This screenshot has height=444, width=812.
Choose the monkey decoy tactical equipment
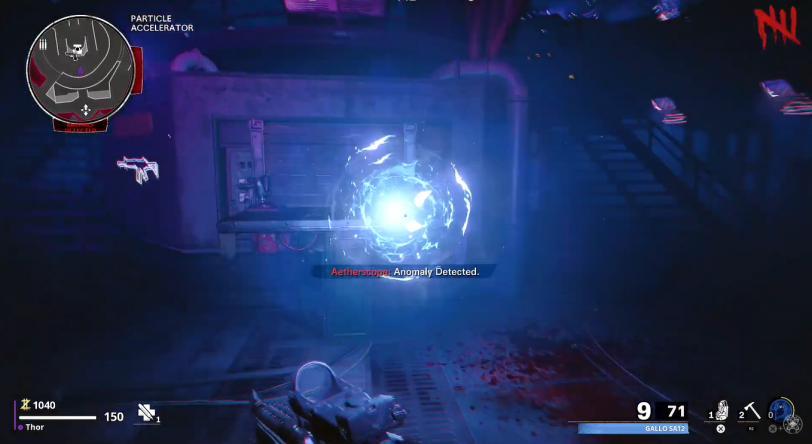(721, 410)
